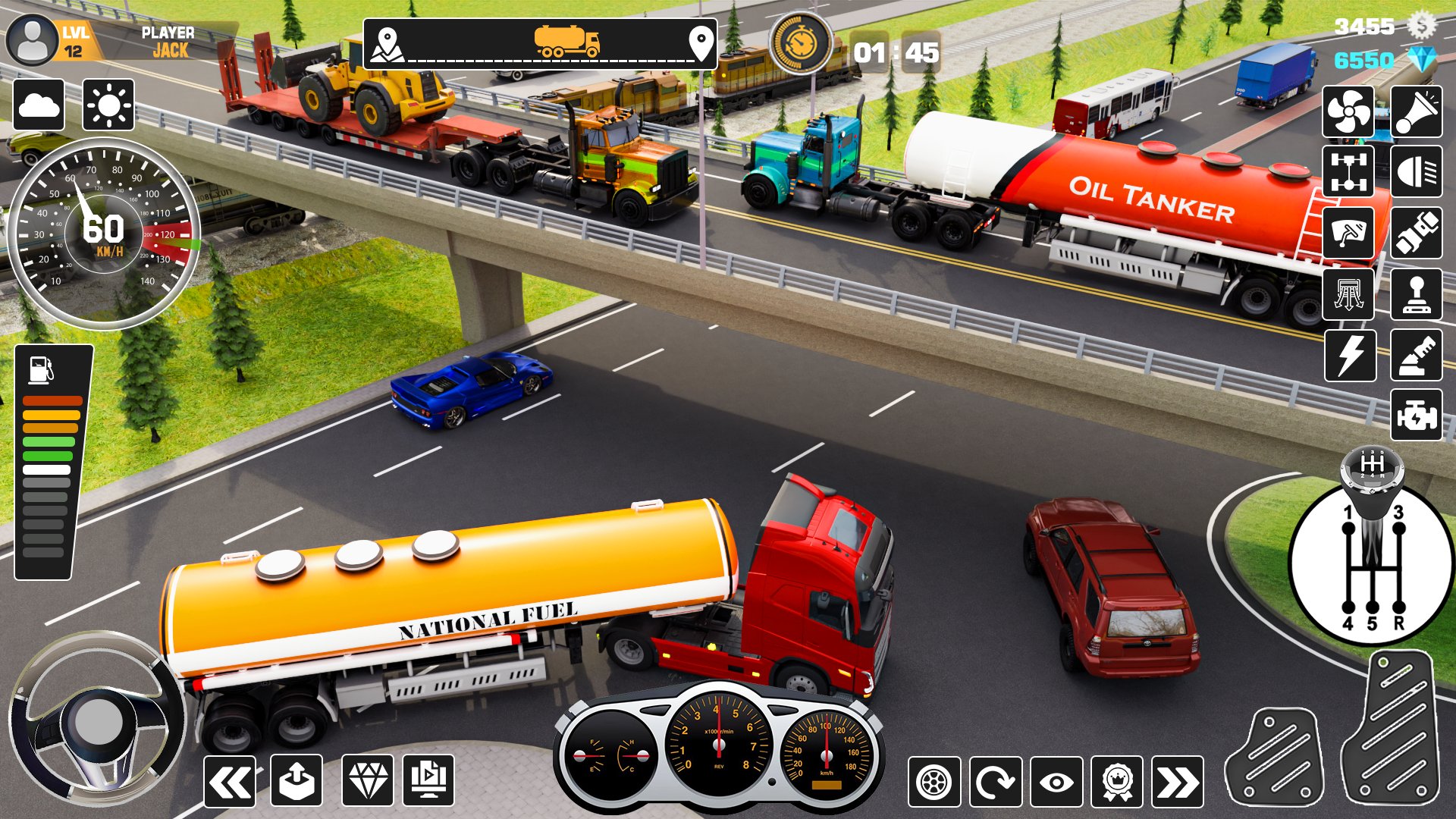Tap the circular arrow reset button
The image size is (1456, 819).
tap(996, 782)
